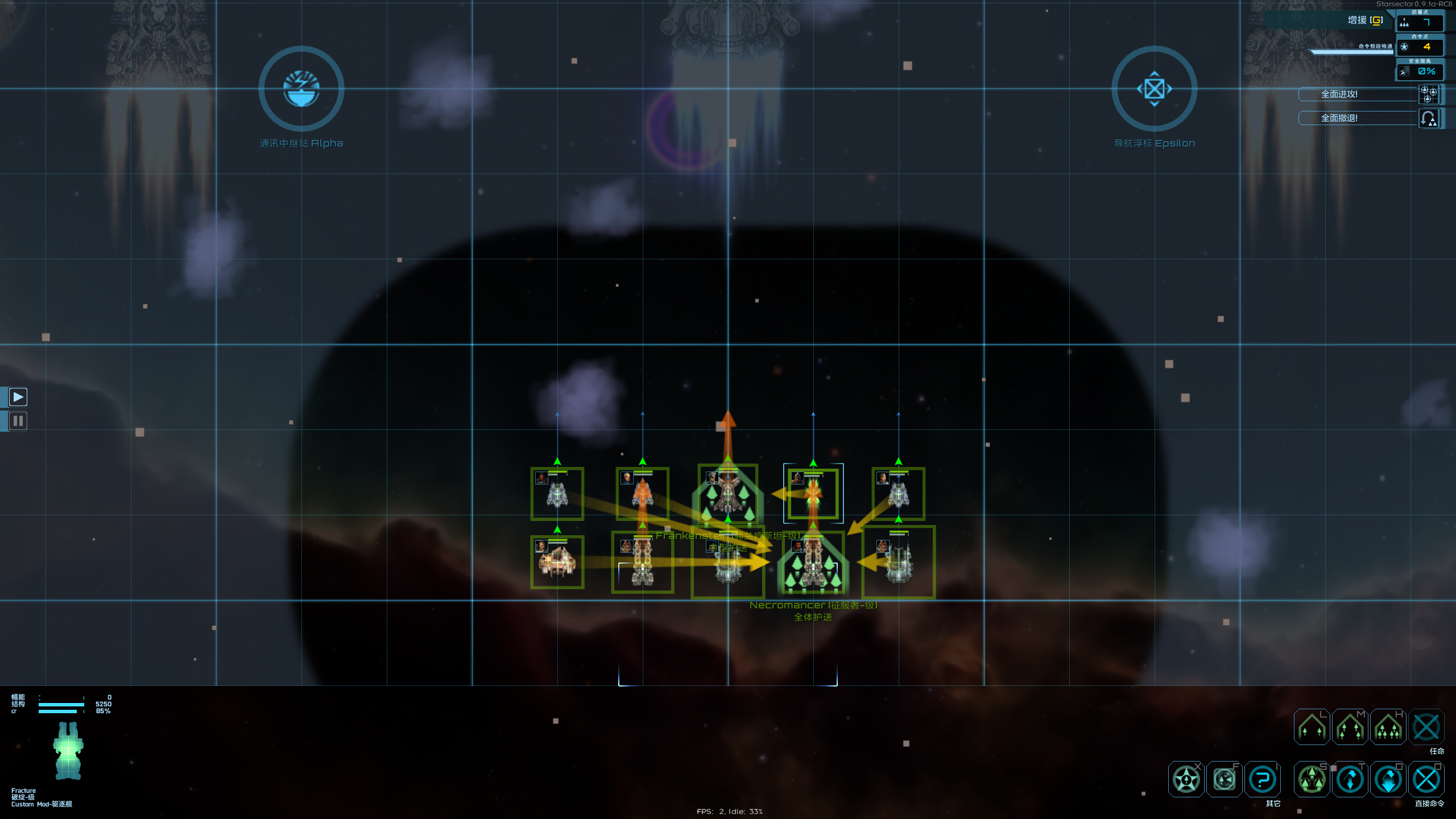Image resolution: width=1456 pixels, height=819 pixels.
Task: Select the 导航浮标 Epsilon objective icon
Action: 1155,88
